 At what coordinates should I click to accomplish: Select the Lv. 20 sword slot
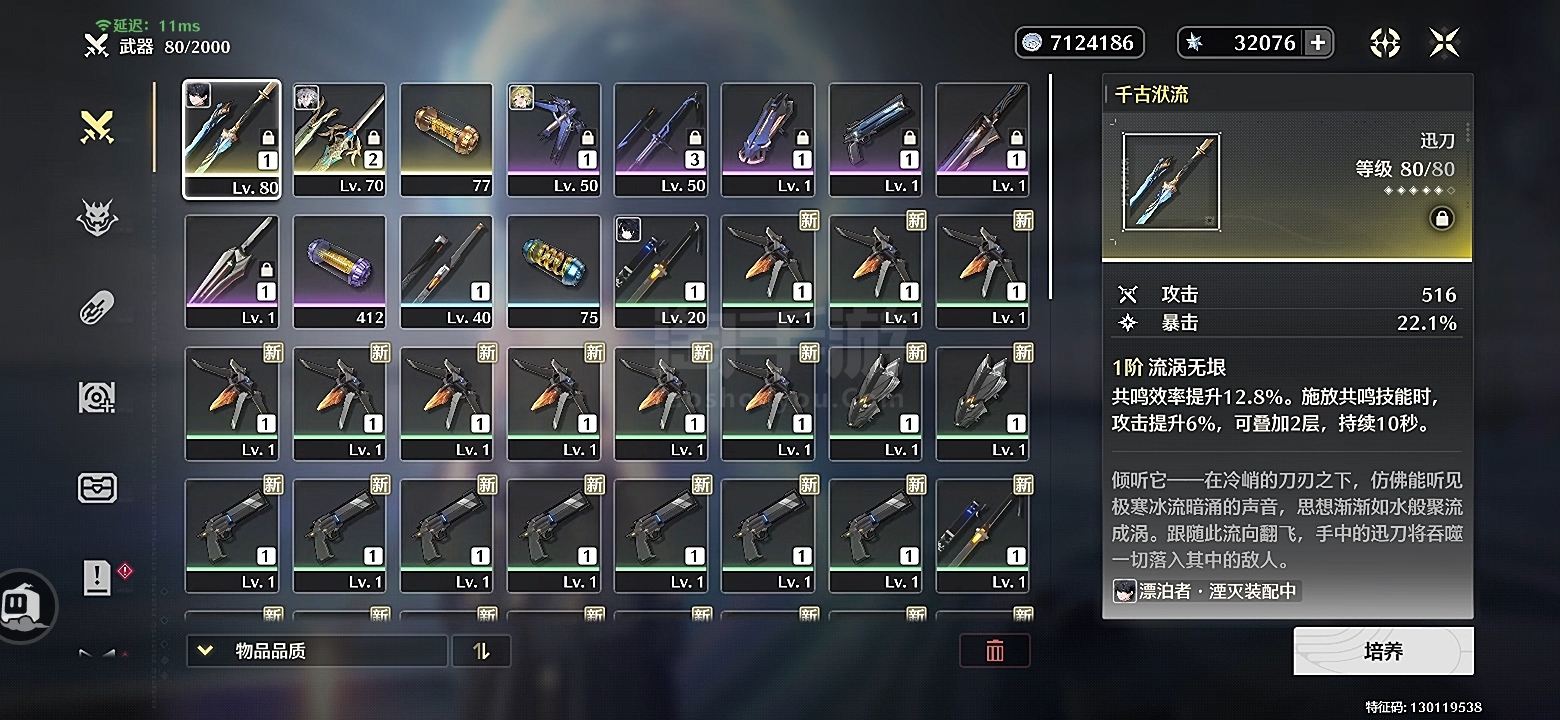pyautogui.click(x=660, y=271)
